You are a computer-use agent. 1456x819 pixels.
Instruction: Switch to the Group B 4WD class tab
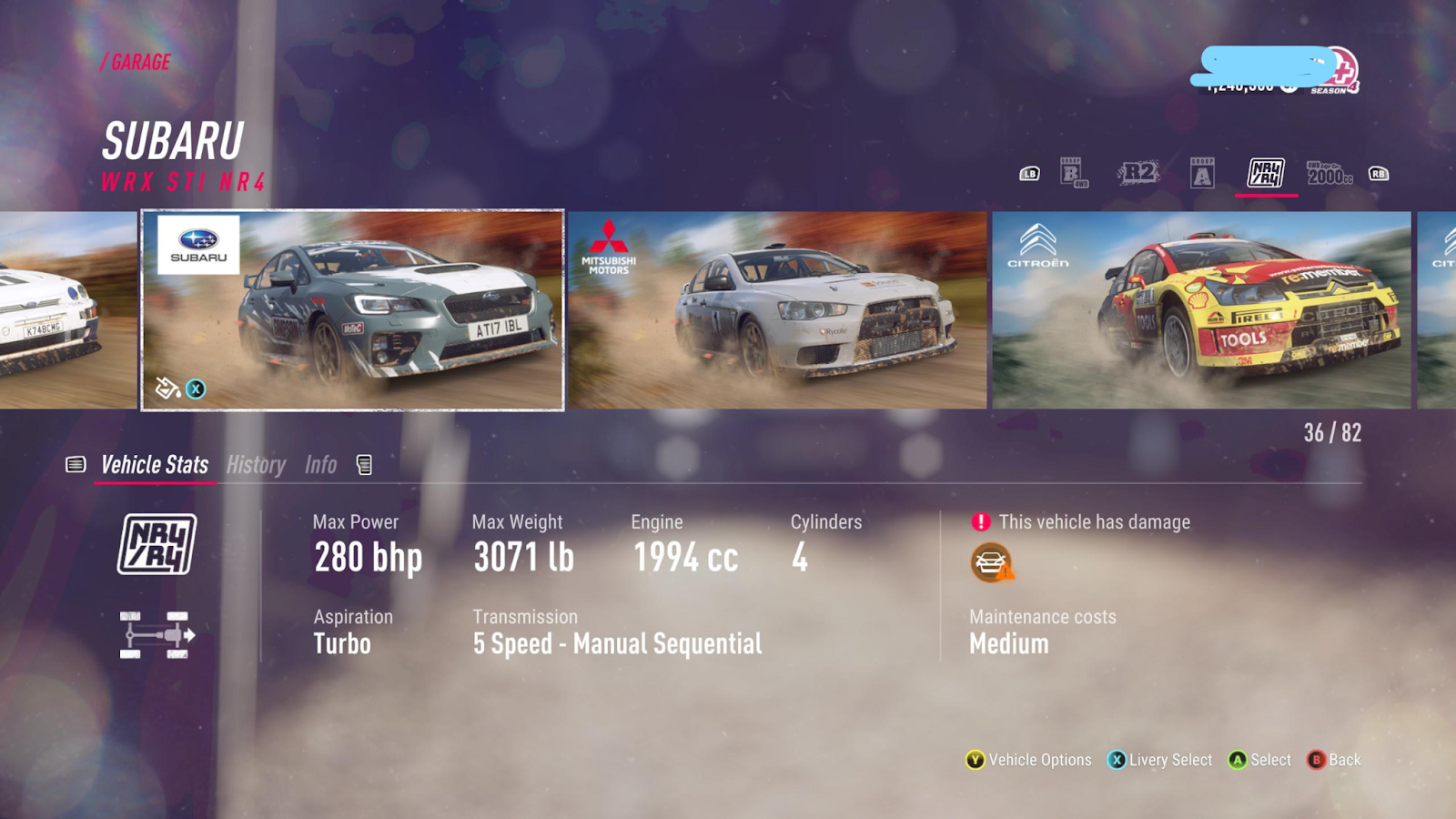pyautogui.click(x=1074, y=173)
